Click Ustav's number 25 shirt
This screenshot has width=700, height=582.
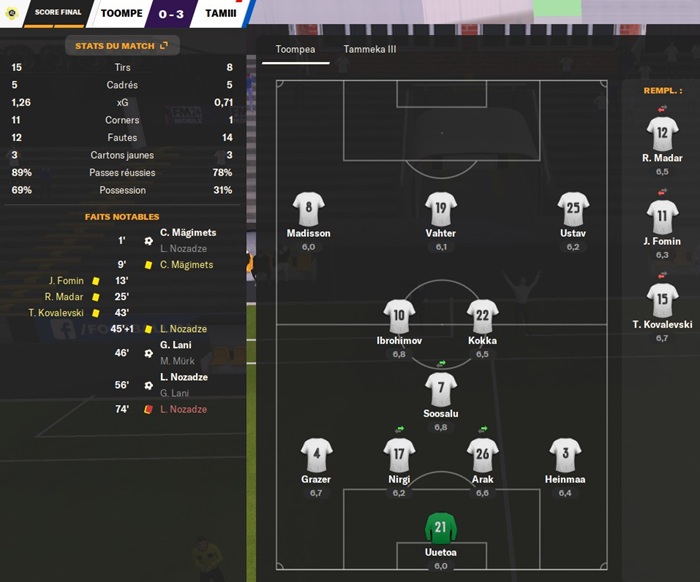(x=573, y=209)
